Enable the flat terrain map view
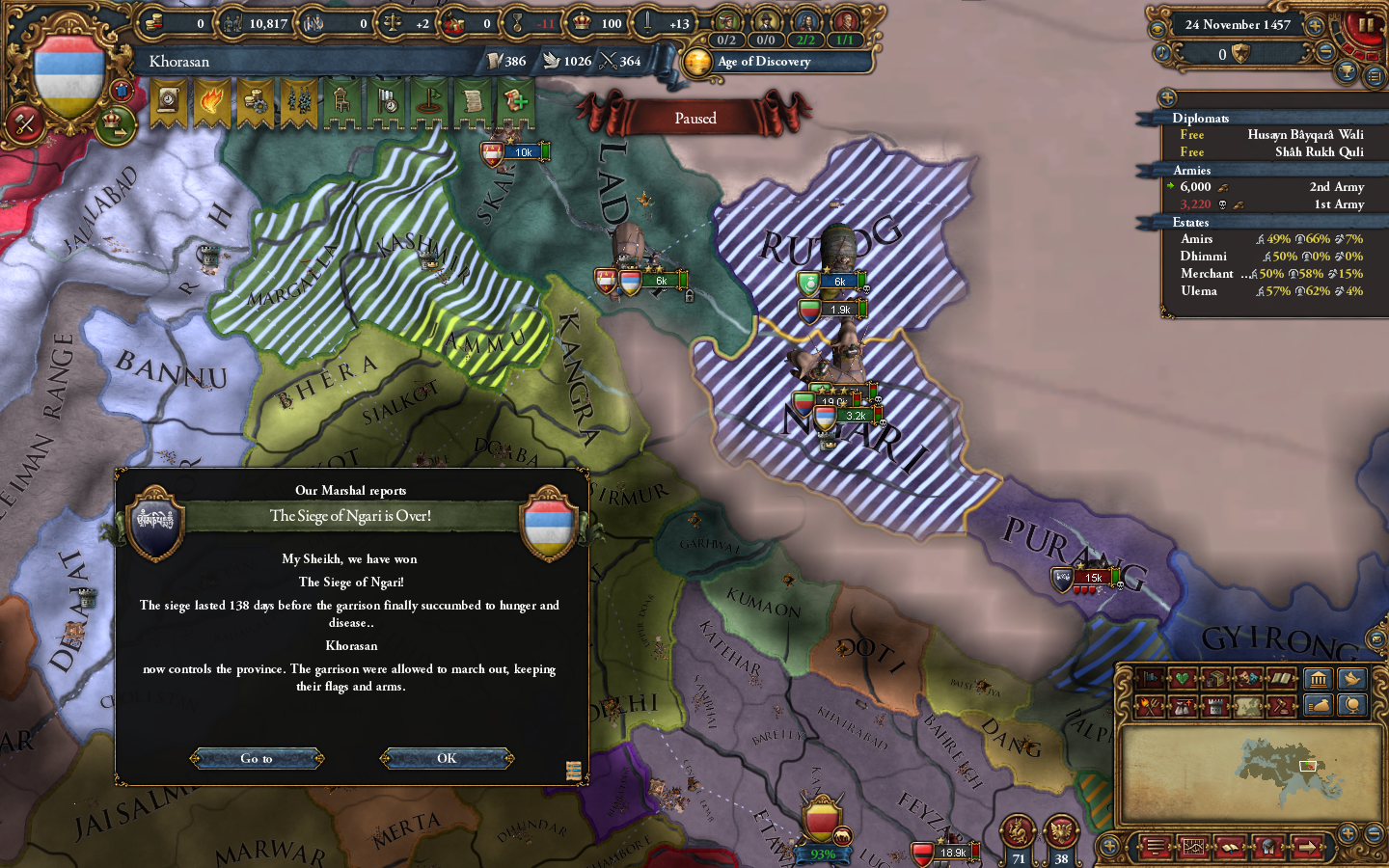 pos(1246,705)
